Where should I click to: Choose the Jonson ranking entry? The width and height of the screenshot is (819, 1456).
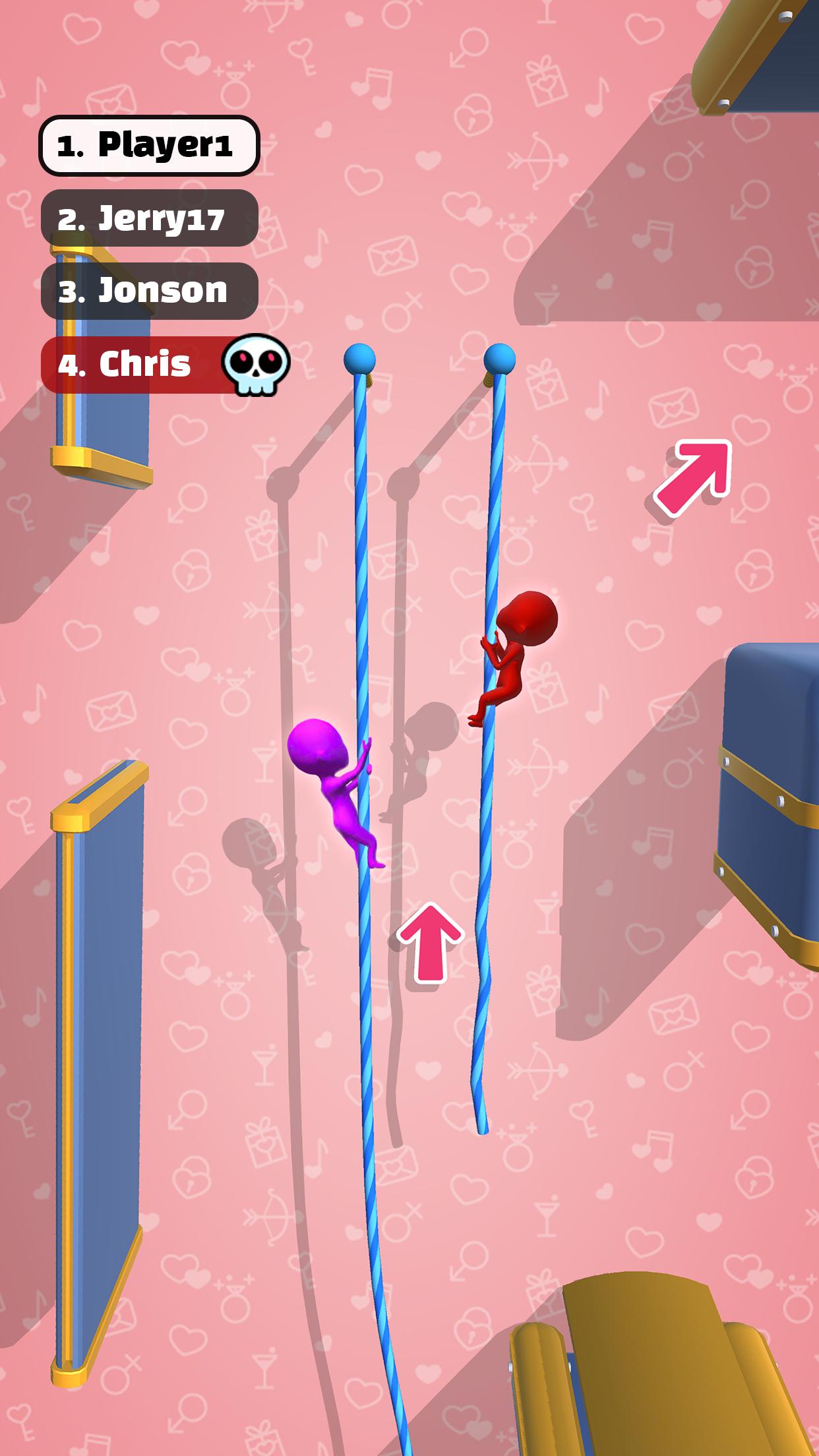pos(149,291)
